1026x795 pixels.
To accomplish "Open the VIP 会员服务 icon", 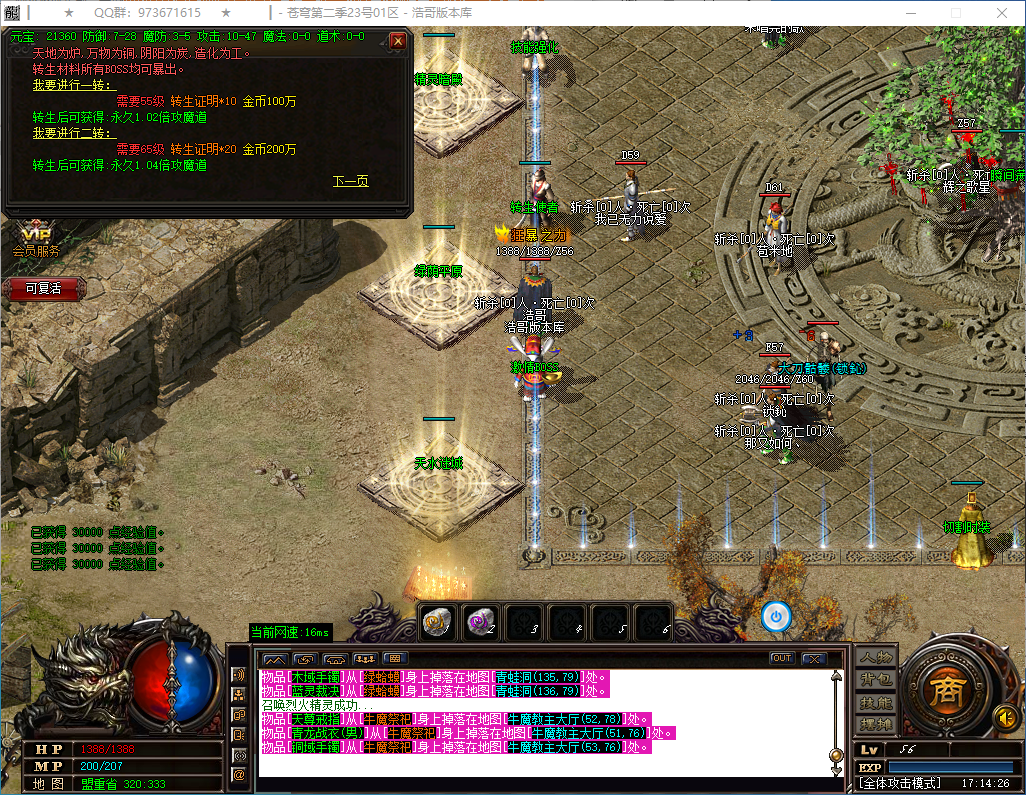I will (x=36, y=240).
